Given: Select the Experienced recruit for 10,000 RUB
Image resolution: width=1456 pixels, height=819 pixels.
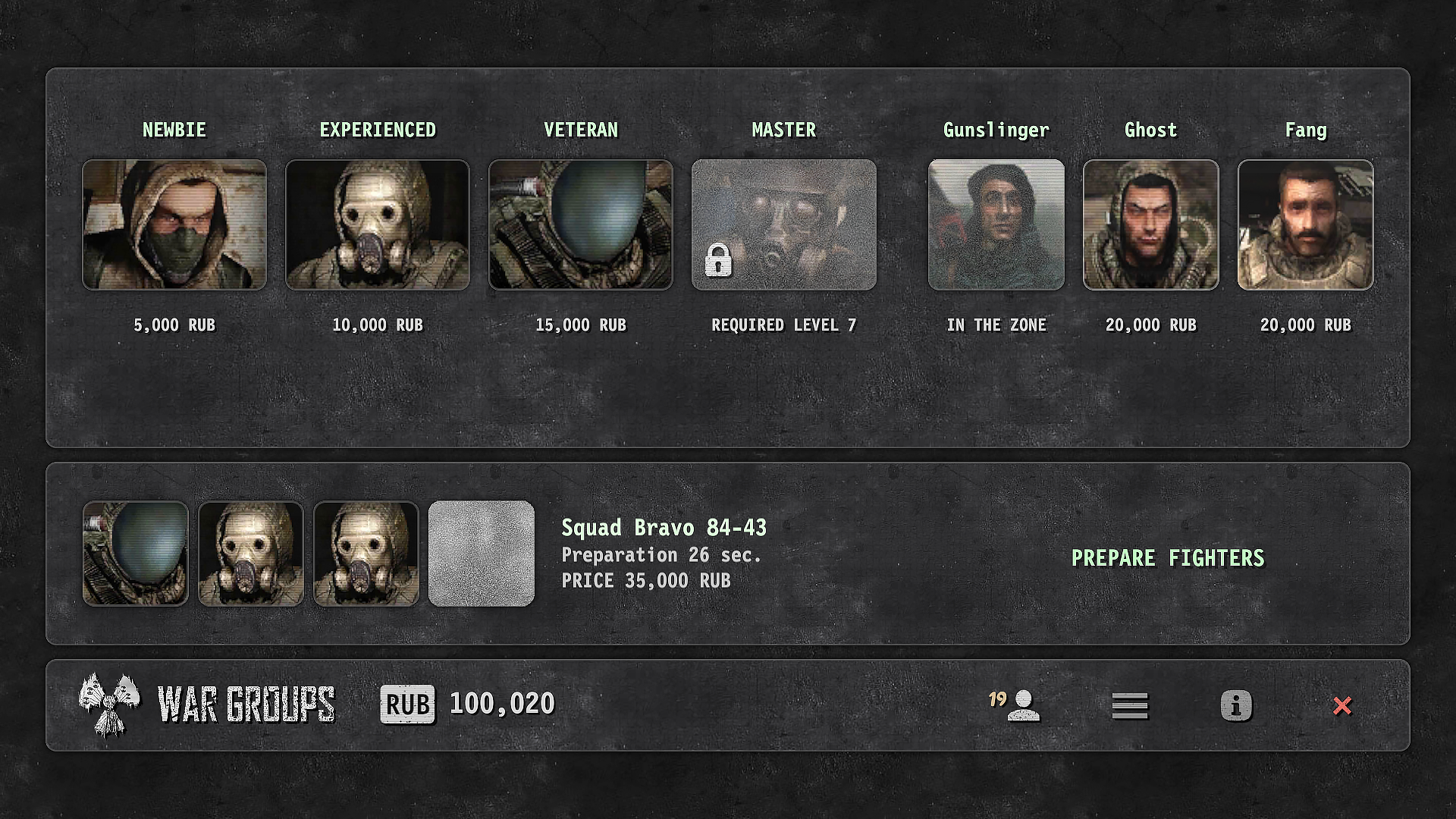Looking at the screenshot, I should (x=378, y=224).
